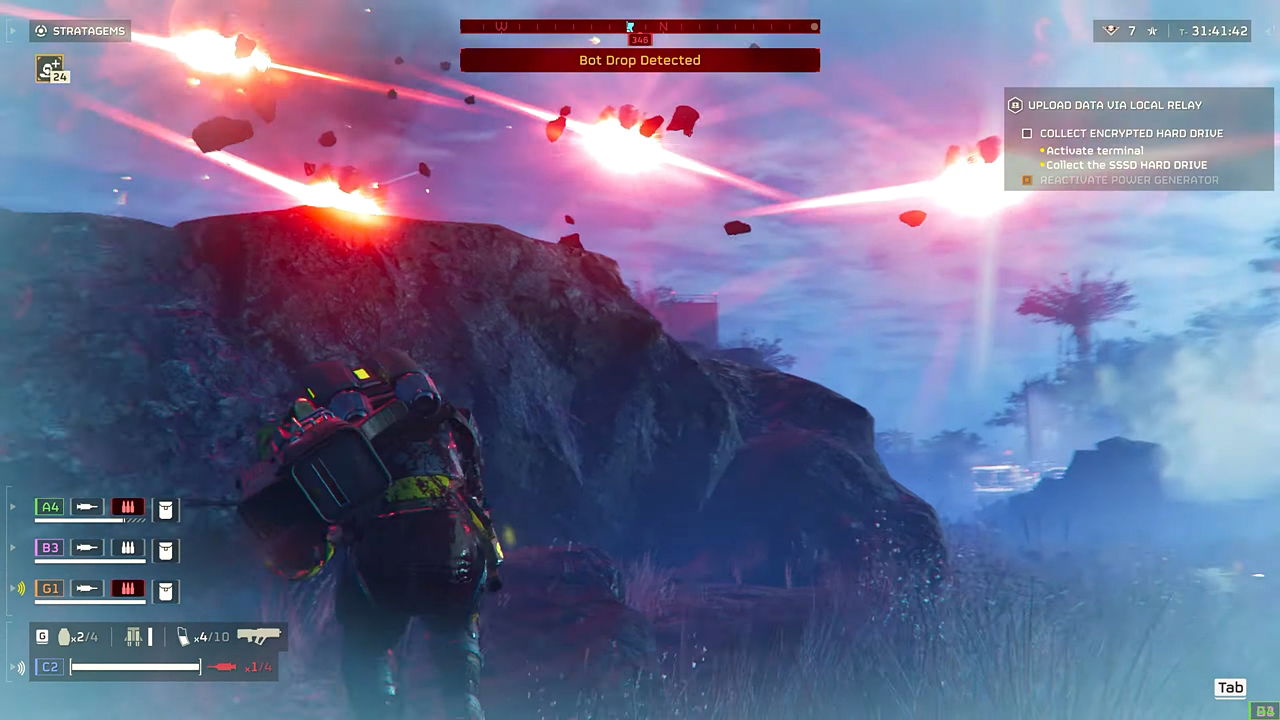1280x720 pixels.
Task: Select squad member B3's tag
Action: (49, 547)
